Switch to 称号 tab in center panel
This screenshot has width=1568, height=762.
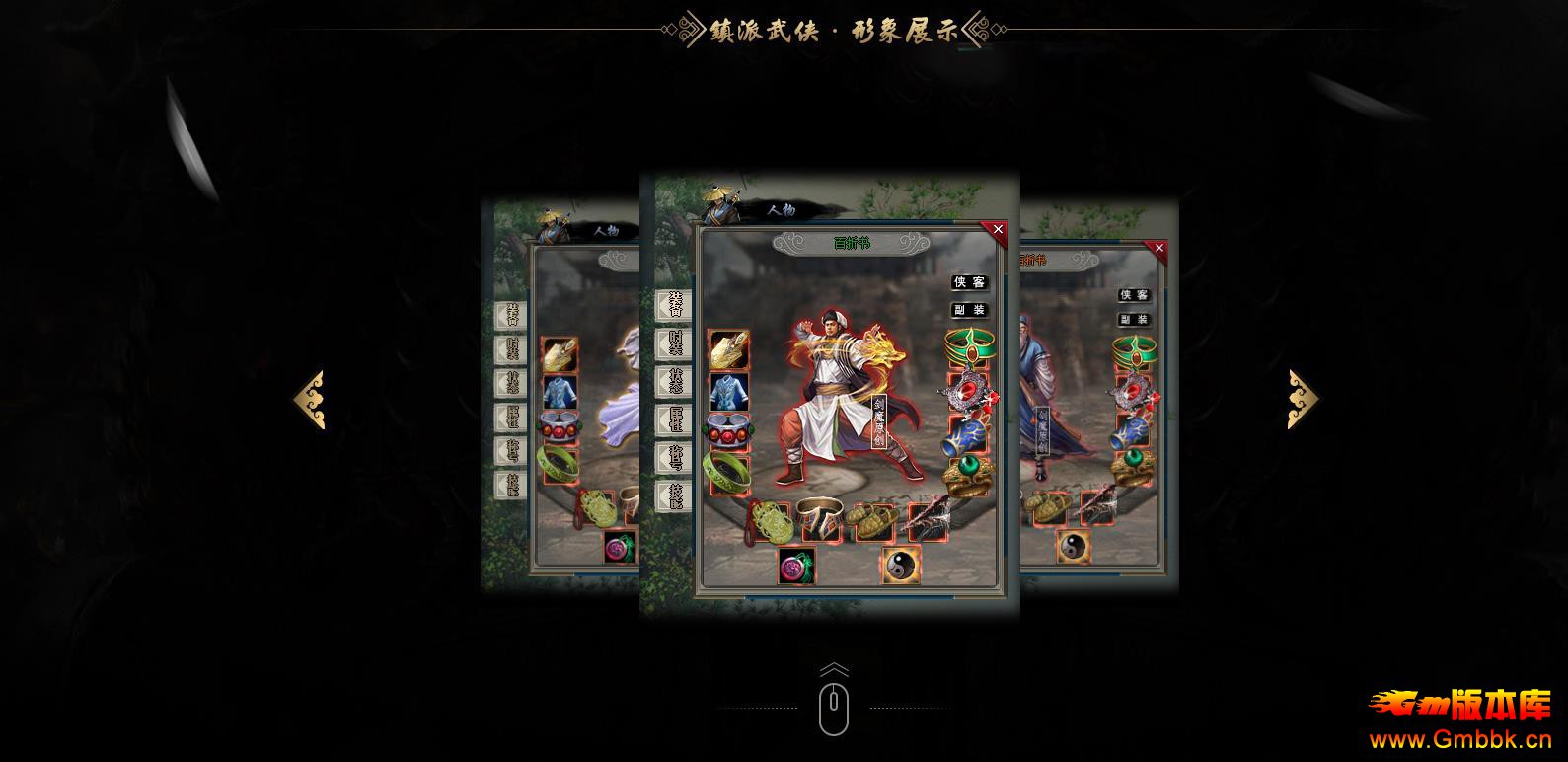point(676,457)
